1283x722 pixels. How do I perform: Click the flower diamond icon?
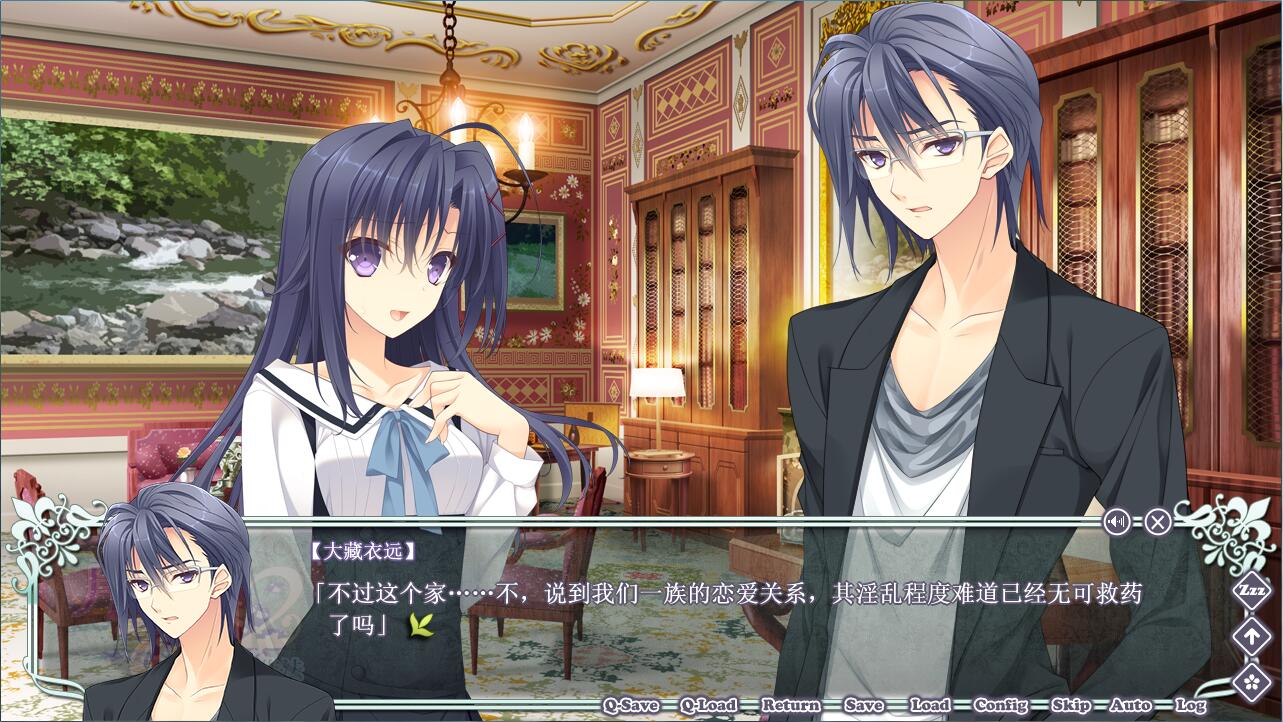tap(1251, 682)
